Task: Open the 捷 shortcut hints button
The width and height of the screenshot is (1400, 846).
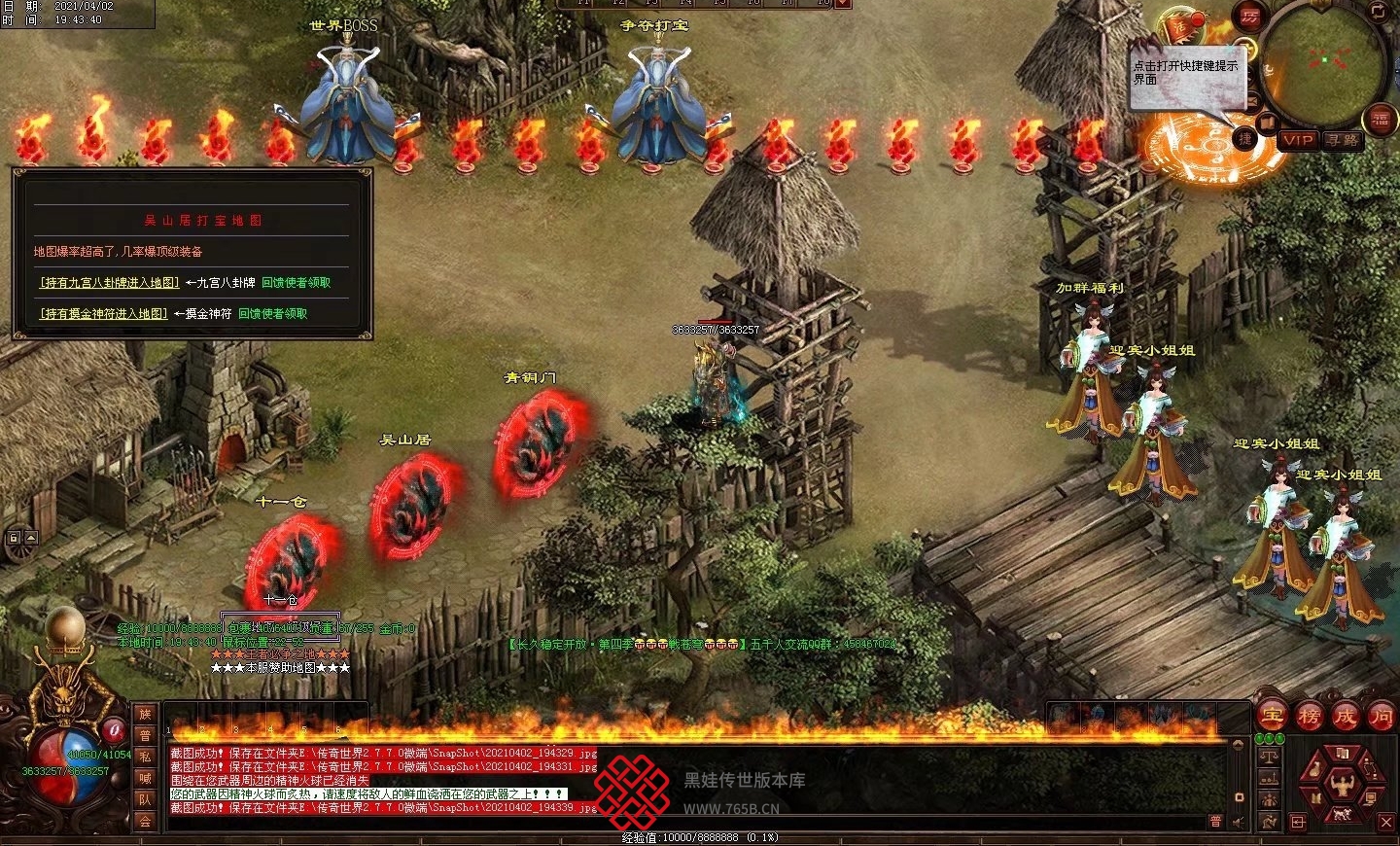Action: pyautogui.click(x=1244, y=139)
